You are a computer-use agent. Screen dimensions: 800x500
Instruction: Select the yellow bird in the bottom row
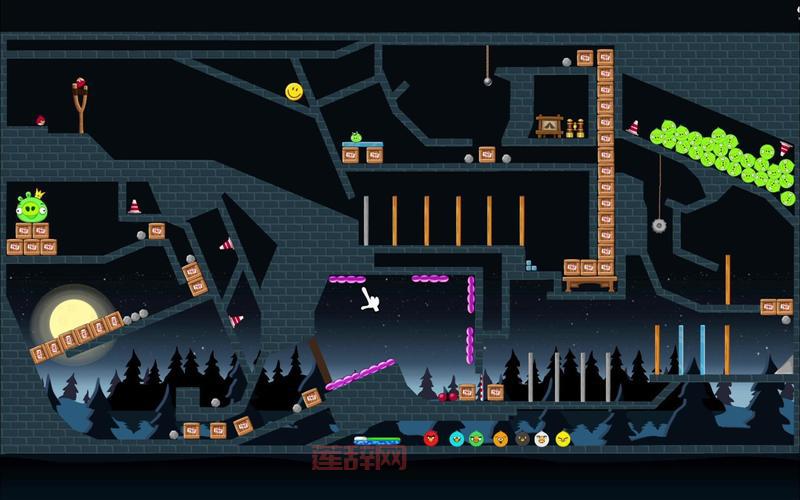pyautogui.click(x=563, y=438)
